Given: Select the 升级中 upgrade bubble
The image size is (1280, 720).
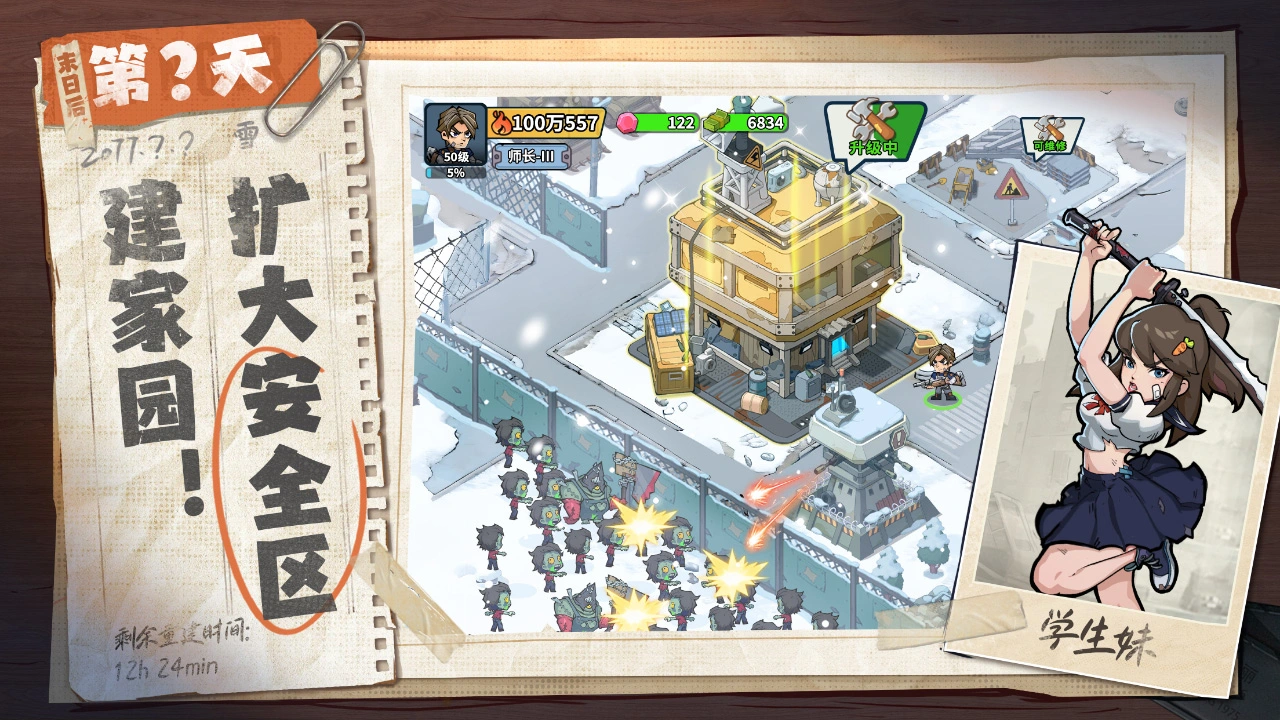Looking at the screenshot, I should coord(874,127).
